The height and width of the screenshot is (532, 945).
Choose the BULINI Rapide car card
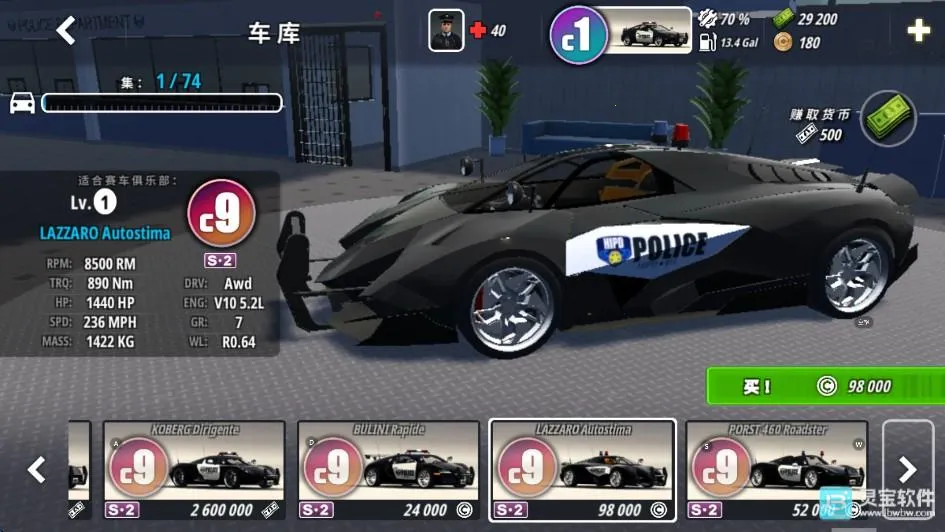click(x=389, y=468)
